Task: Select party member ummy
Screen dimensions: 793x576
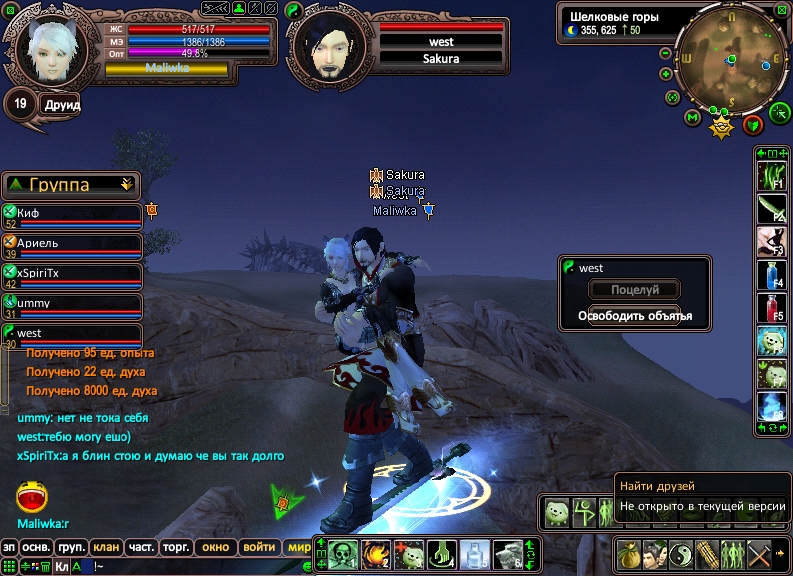Action: pos(72,304)
